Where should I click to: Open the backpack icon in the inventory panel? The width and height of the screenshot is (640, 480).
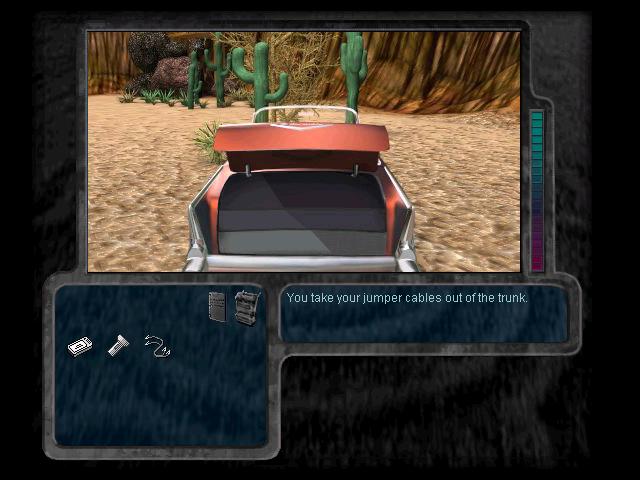[x=246, y=306]
